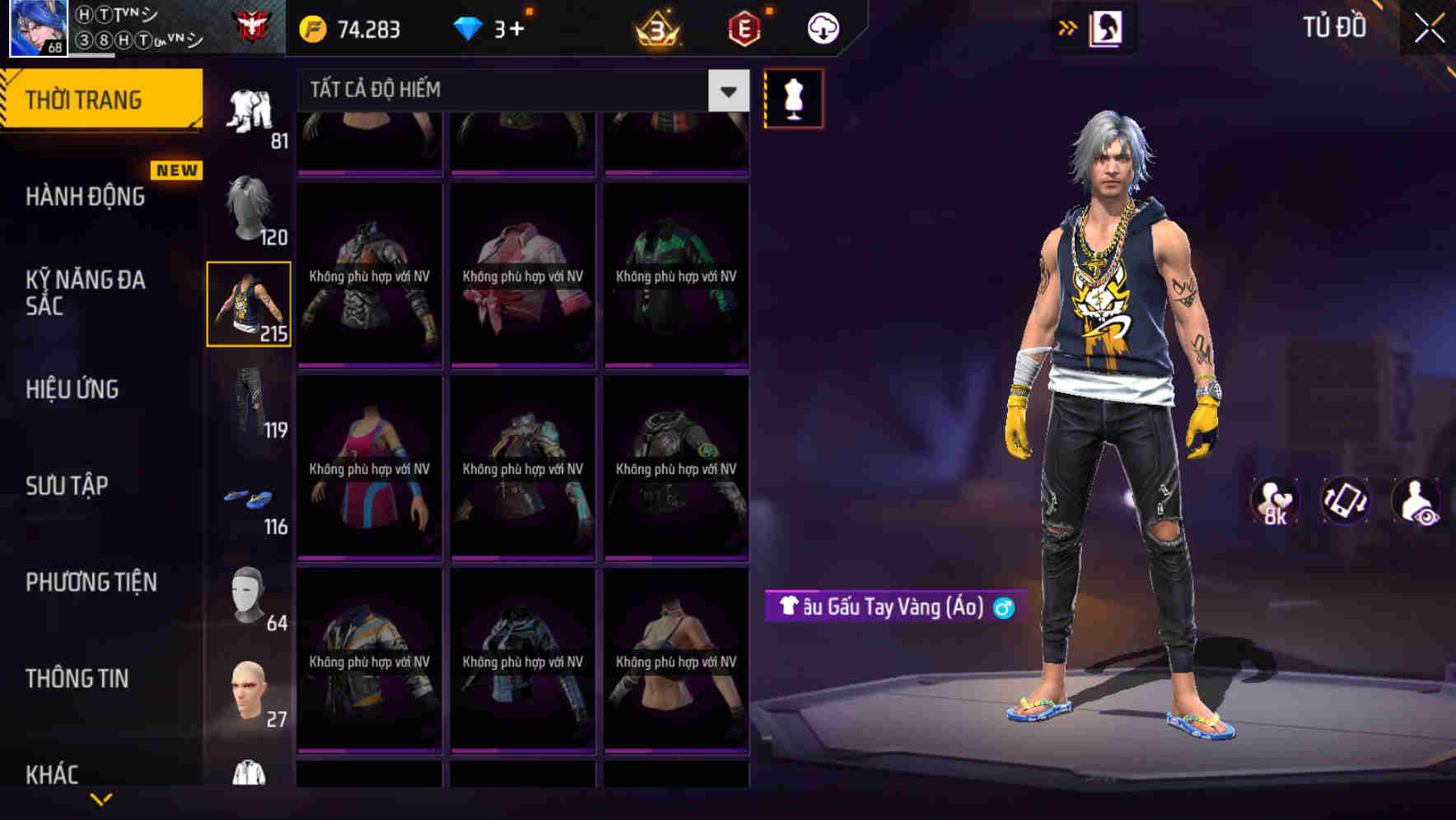Toggle the male gender symbol on item label

coord(1001,608)
